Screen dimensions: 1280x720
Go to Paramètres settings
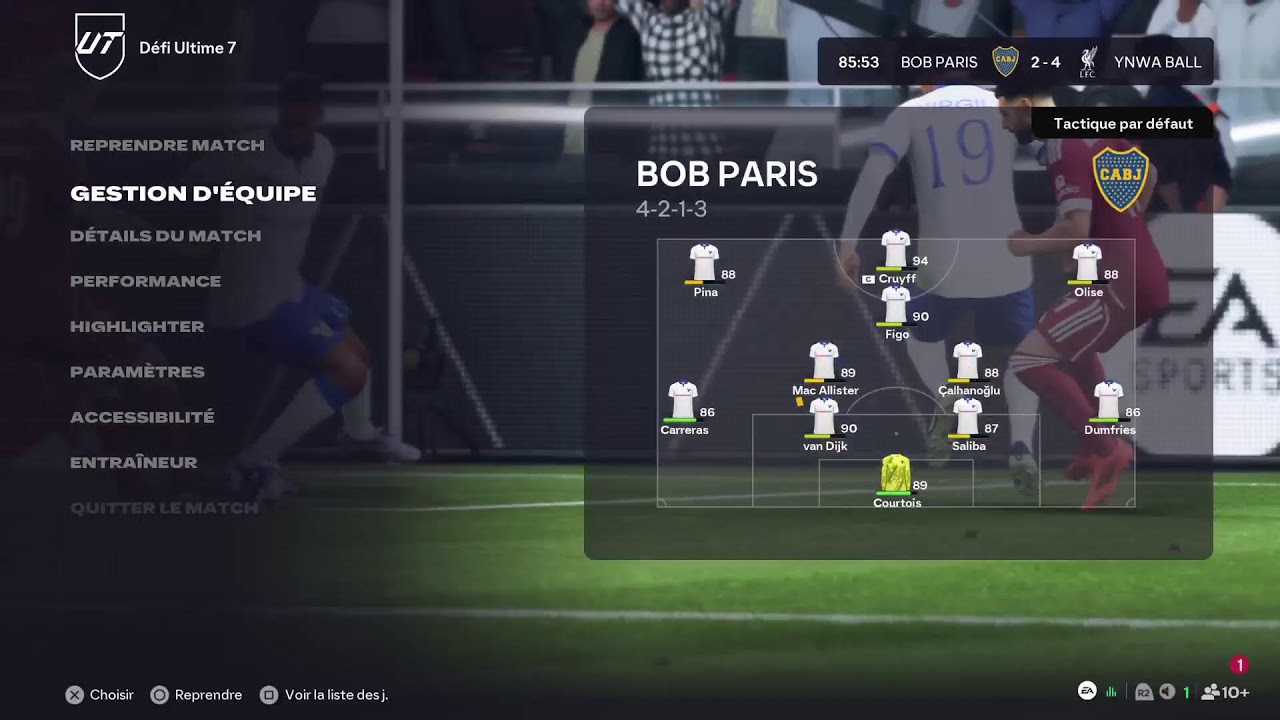point(137,372)
